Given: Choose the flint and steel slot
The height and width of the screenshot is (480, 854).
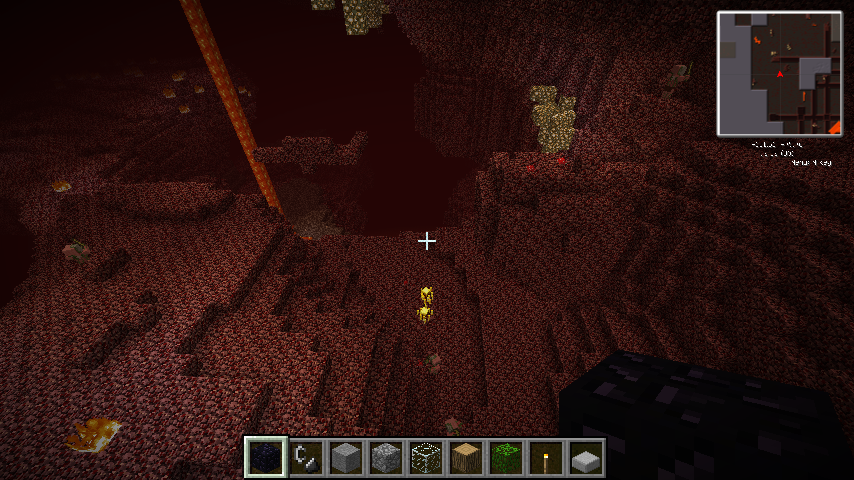Looking at the screenshot, I should click(x=307, y=457).
